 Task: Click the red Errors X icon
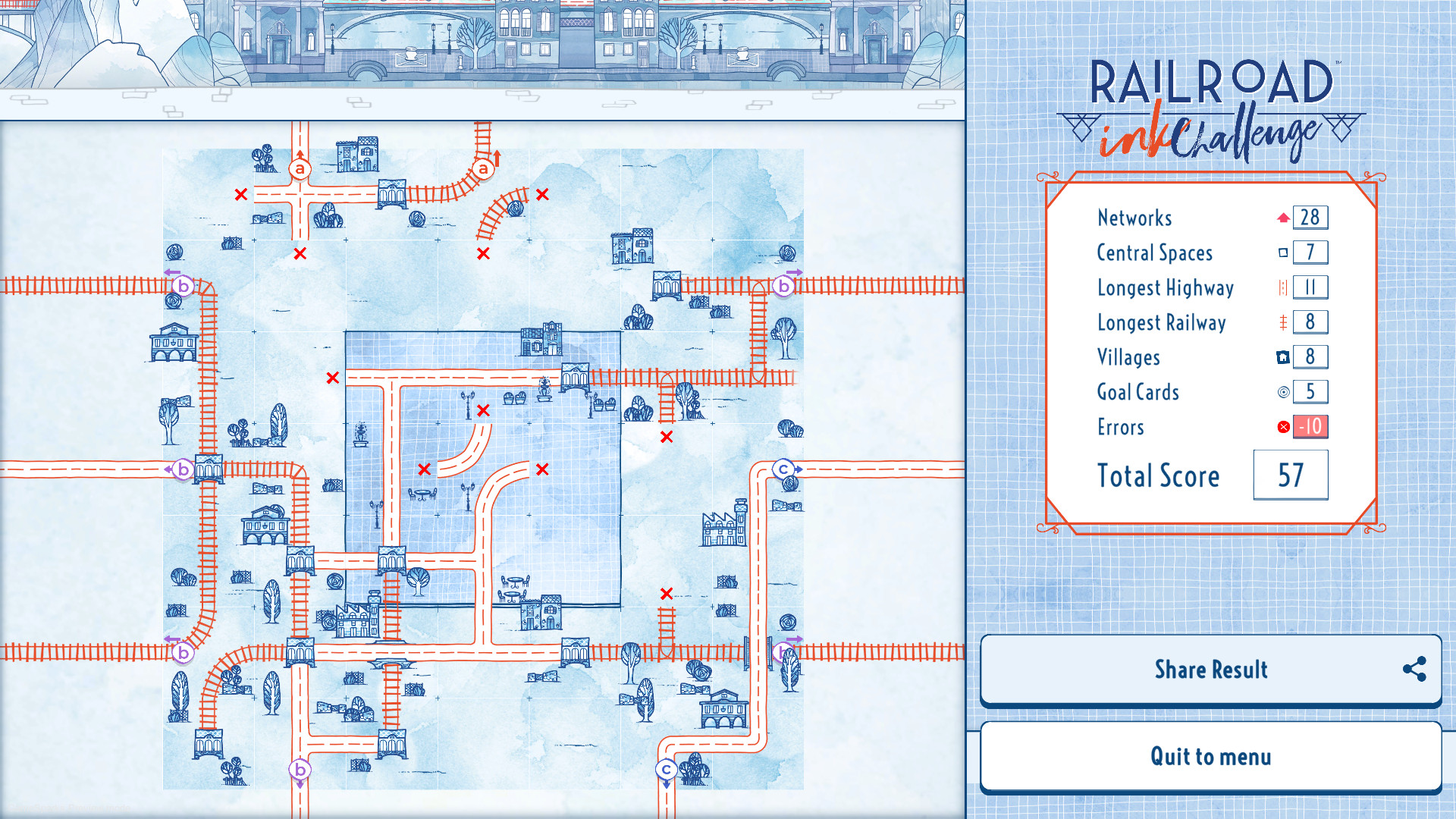[x=1283, y=427]
